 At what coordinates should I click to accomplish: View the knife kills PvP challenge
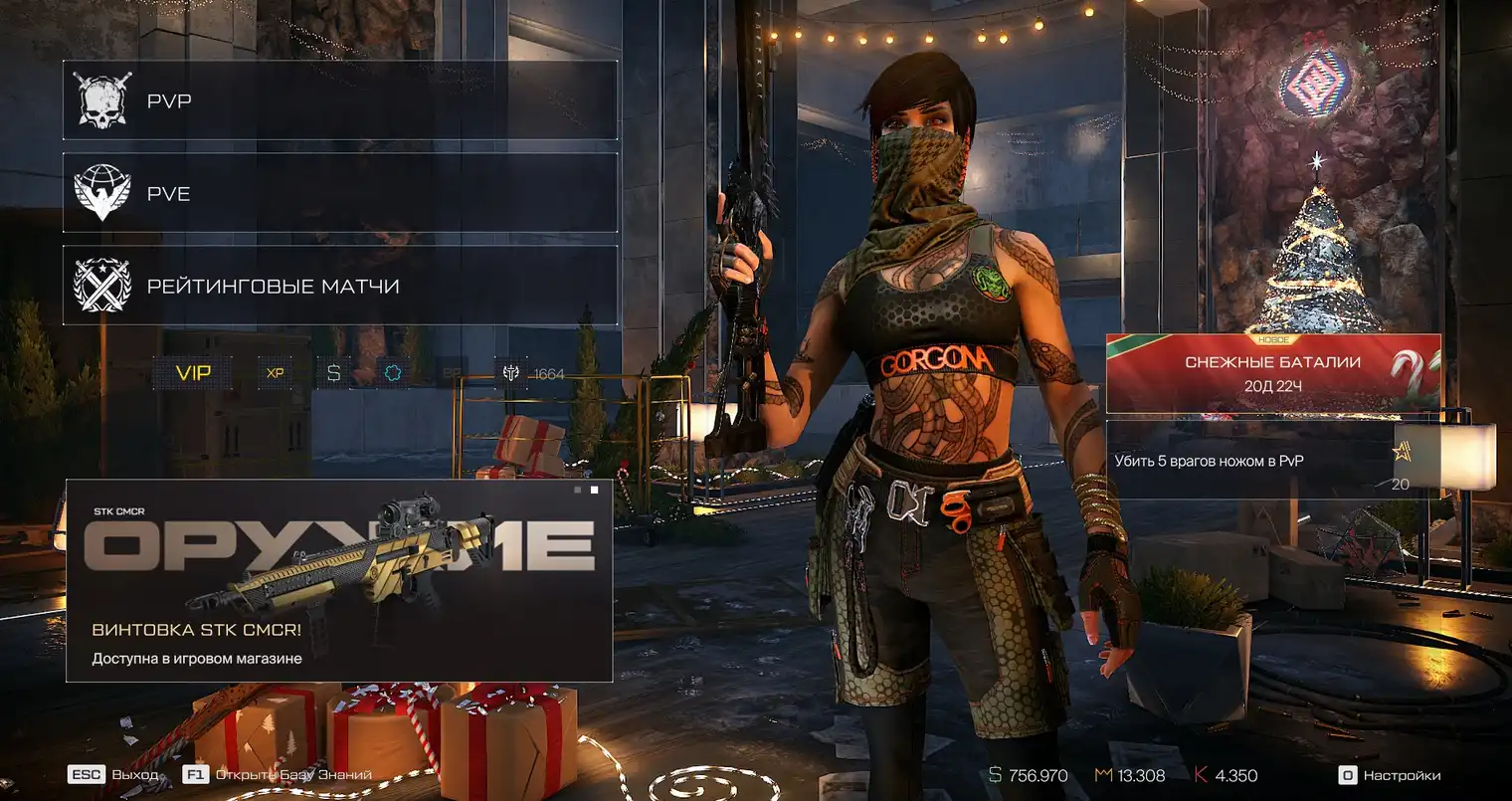[x=1273, y=461]
